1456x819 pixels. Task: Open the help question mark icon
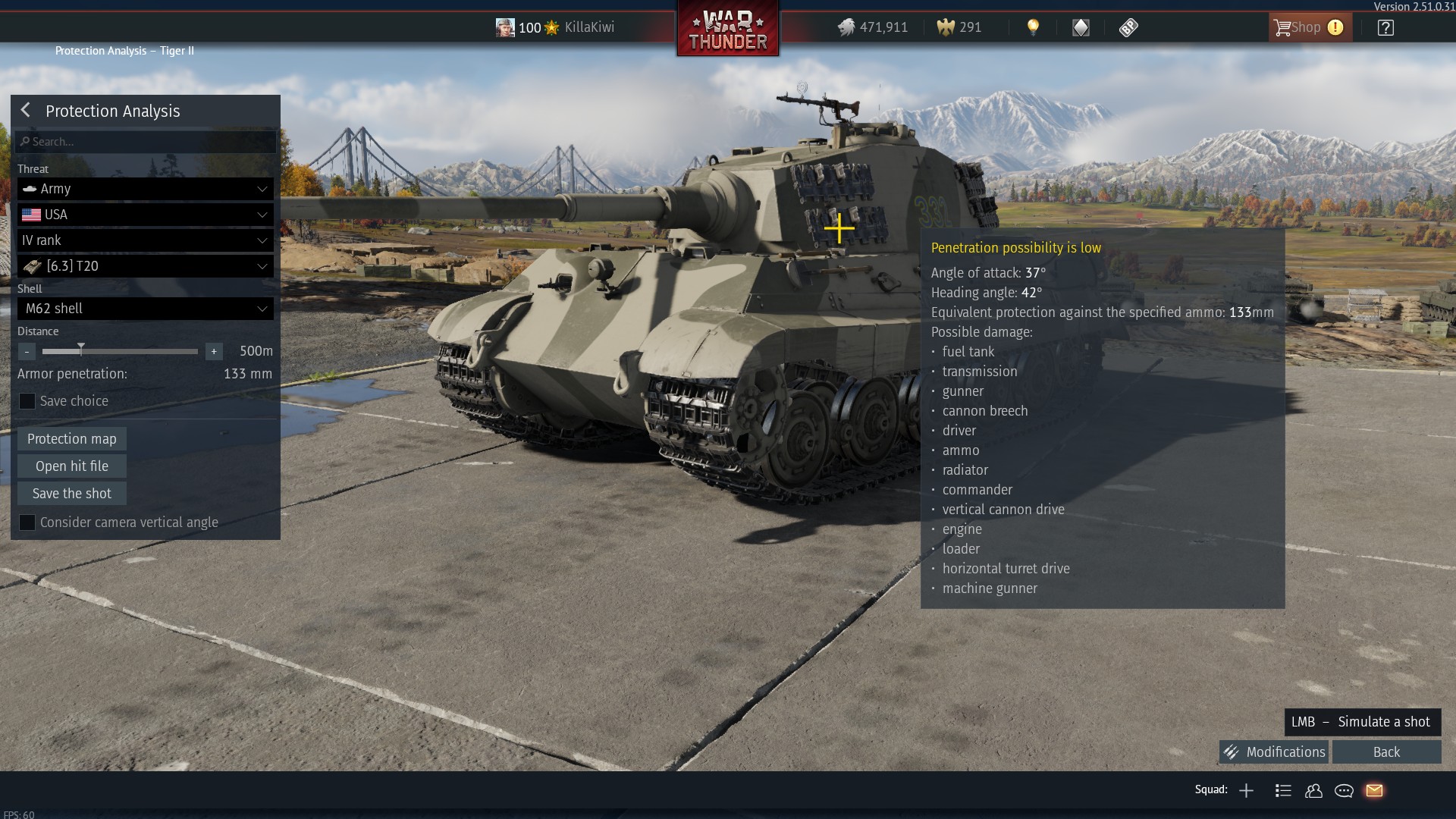1385,27
